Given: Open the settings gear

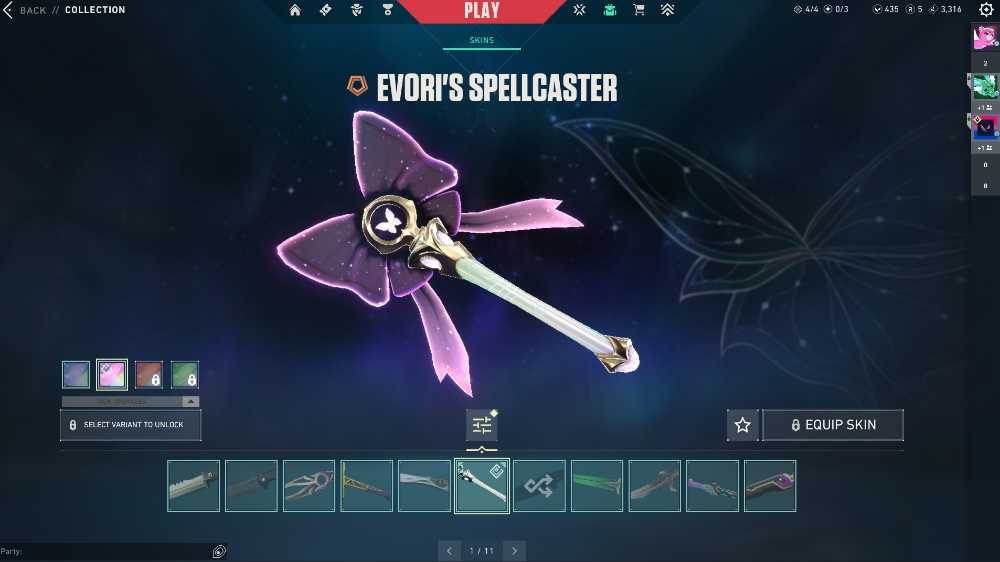Looking at the screenshot, I should [985, 10].
